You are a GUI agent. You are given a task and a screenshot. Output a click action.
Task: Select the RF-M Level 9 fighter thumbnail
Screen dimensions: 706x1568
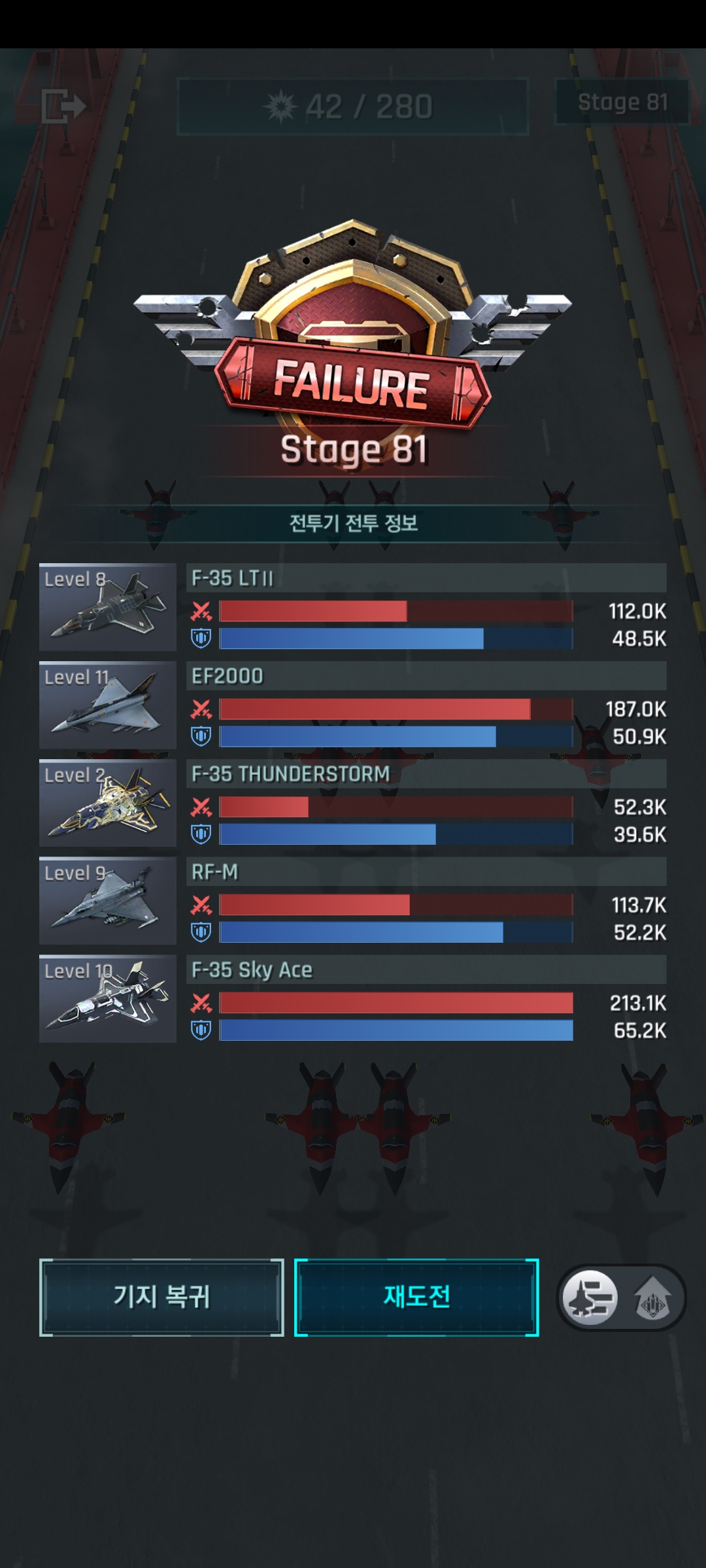click(x=108, y=901)
